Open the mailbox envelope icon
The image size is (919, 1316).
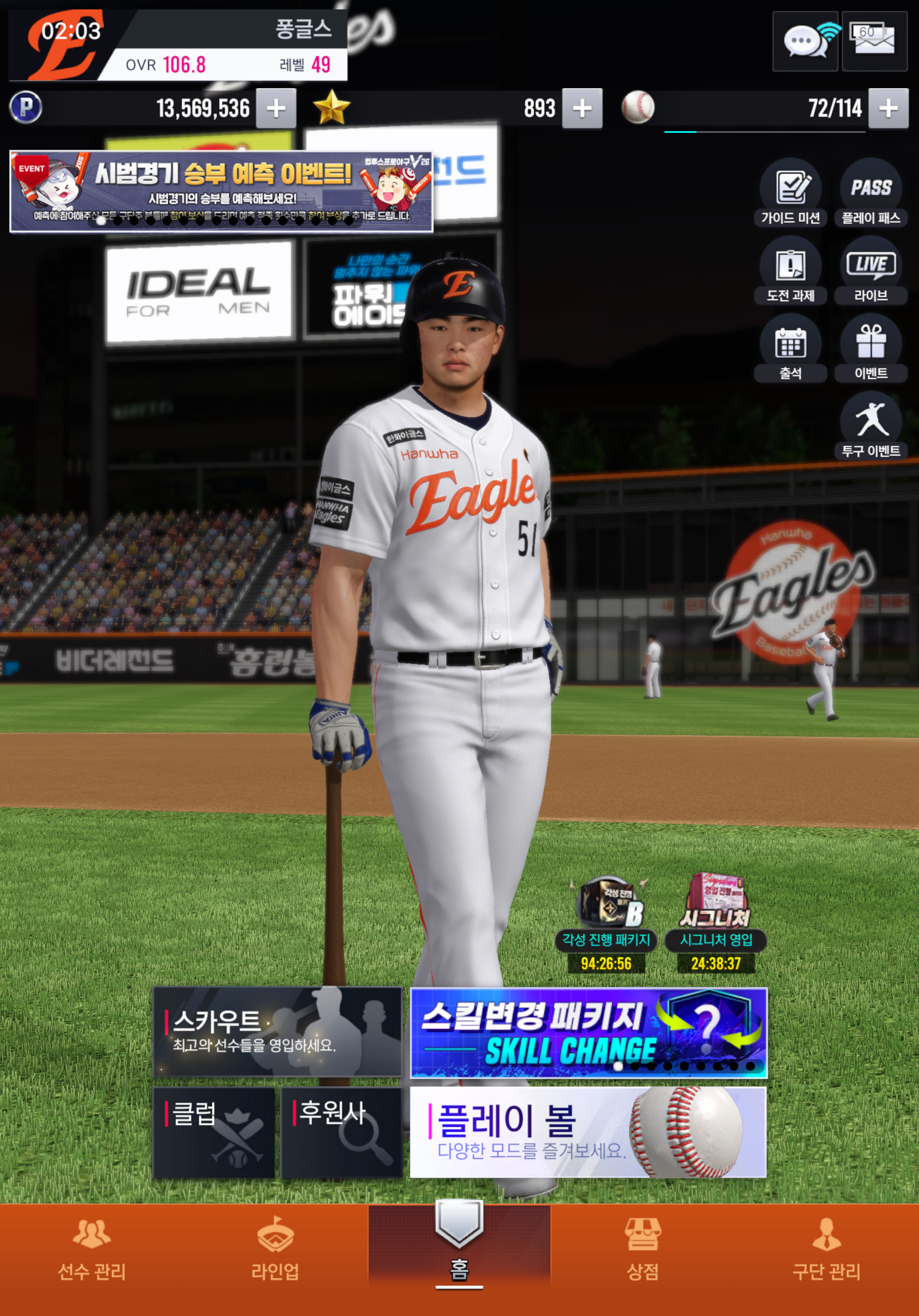874,41
